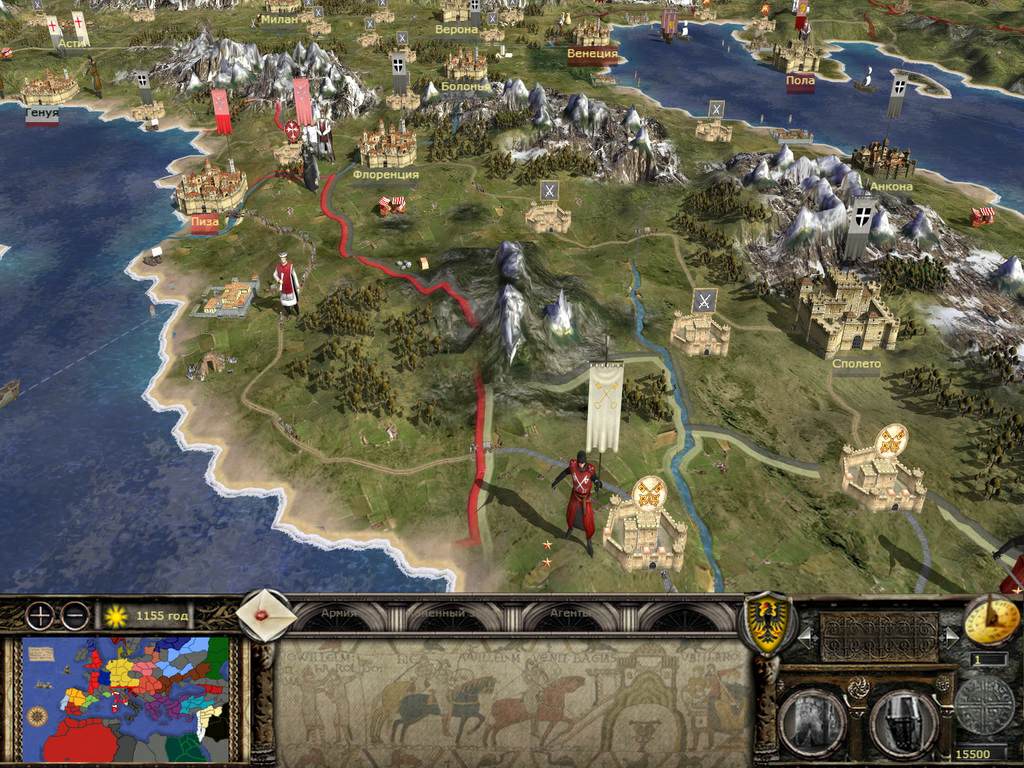Open the unit recruitment helmet button

click(903, 720)
